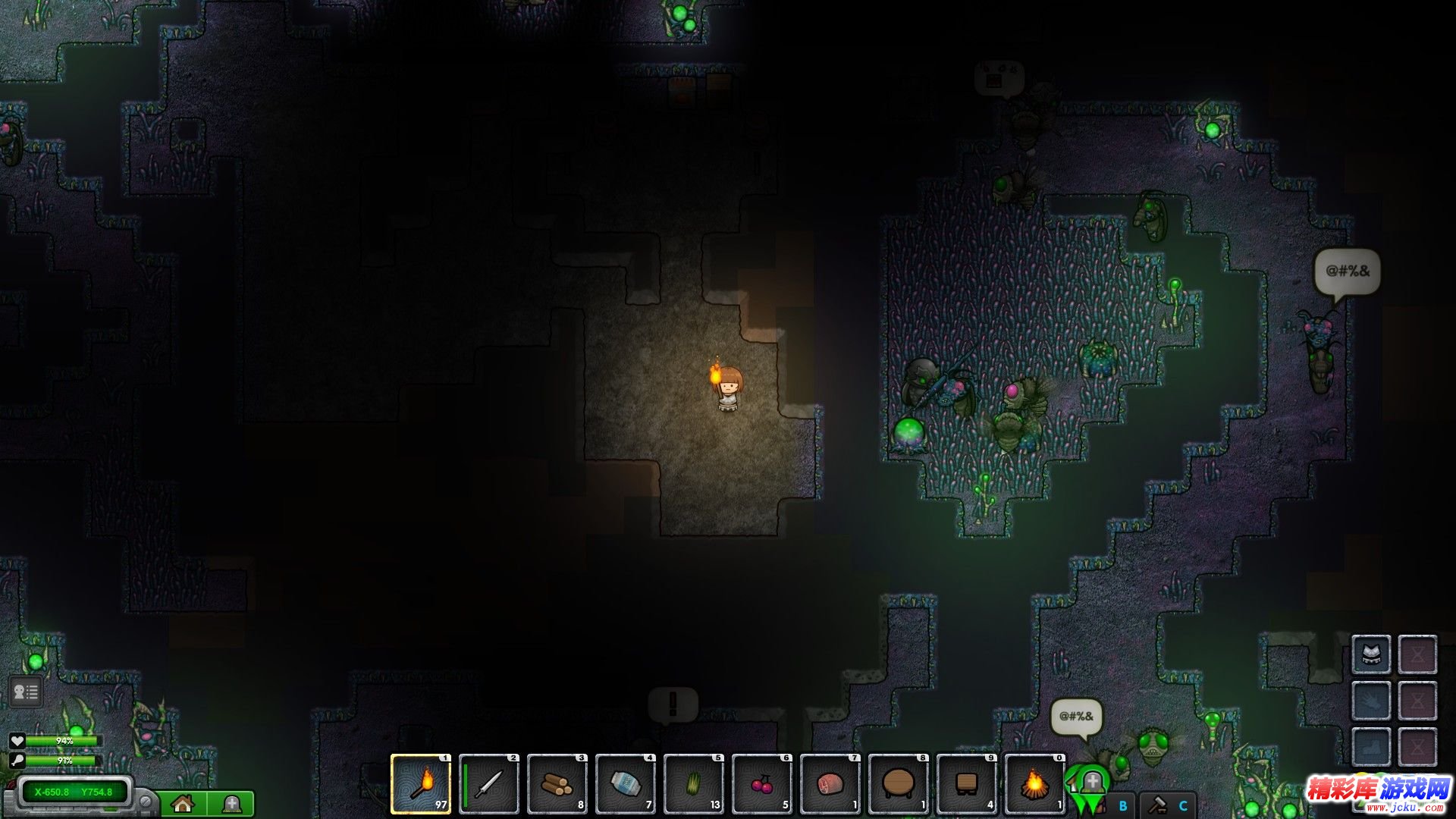Choose the round wooden table item
Screen dimensions: 1456x819
coord(899,784)
